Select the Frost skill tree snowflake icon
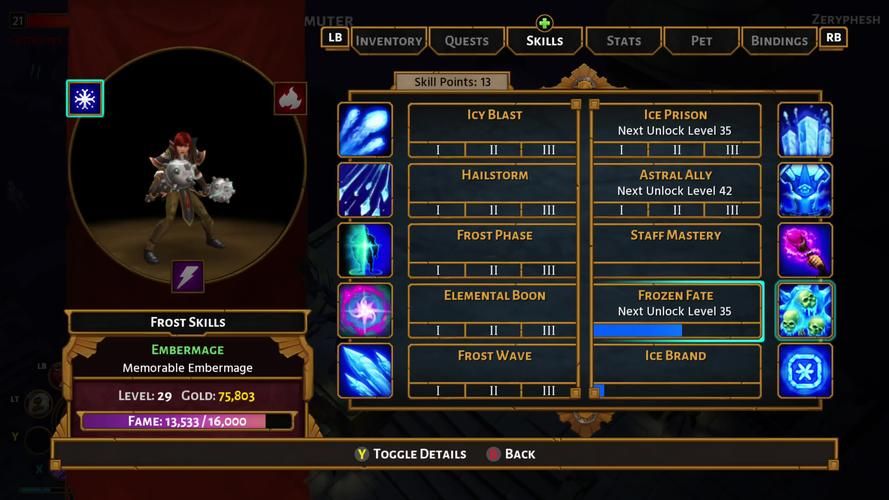This screenshot has width=889, height=500. [85, 99]
